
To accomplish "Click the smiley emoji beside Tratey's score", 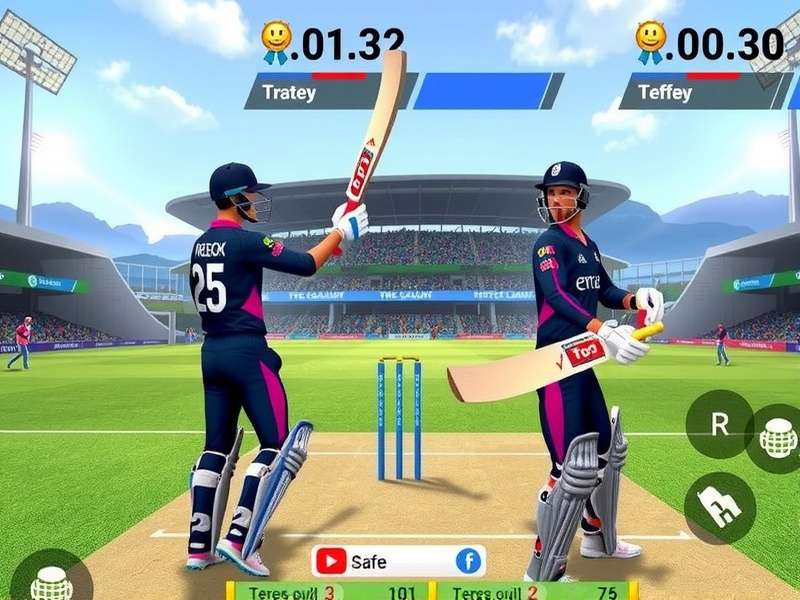I will point(276,42).
